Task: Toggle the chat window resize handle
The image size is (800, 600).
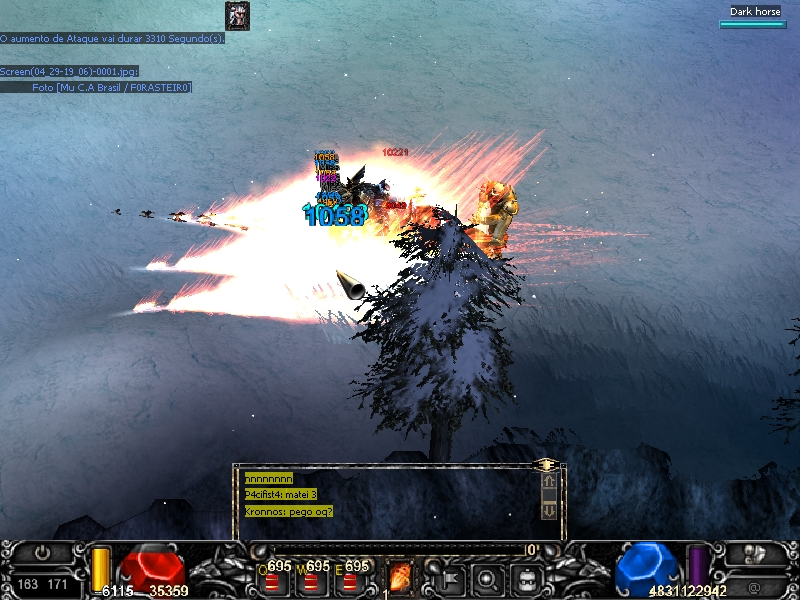Action: 546,465
